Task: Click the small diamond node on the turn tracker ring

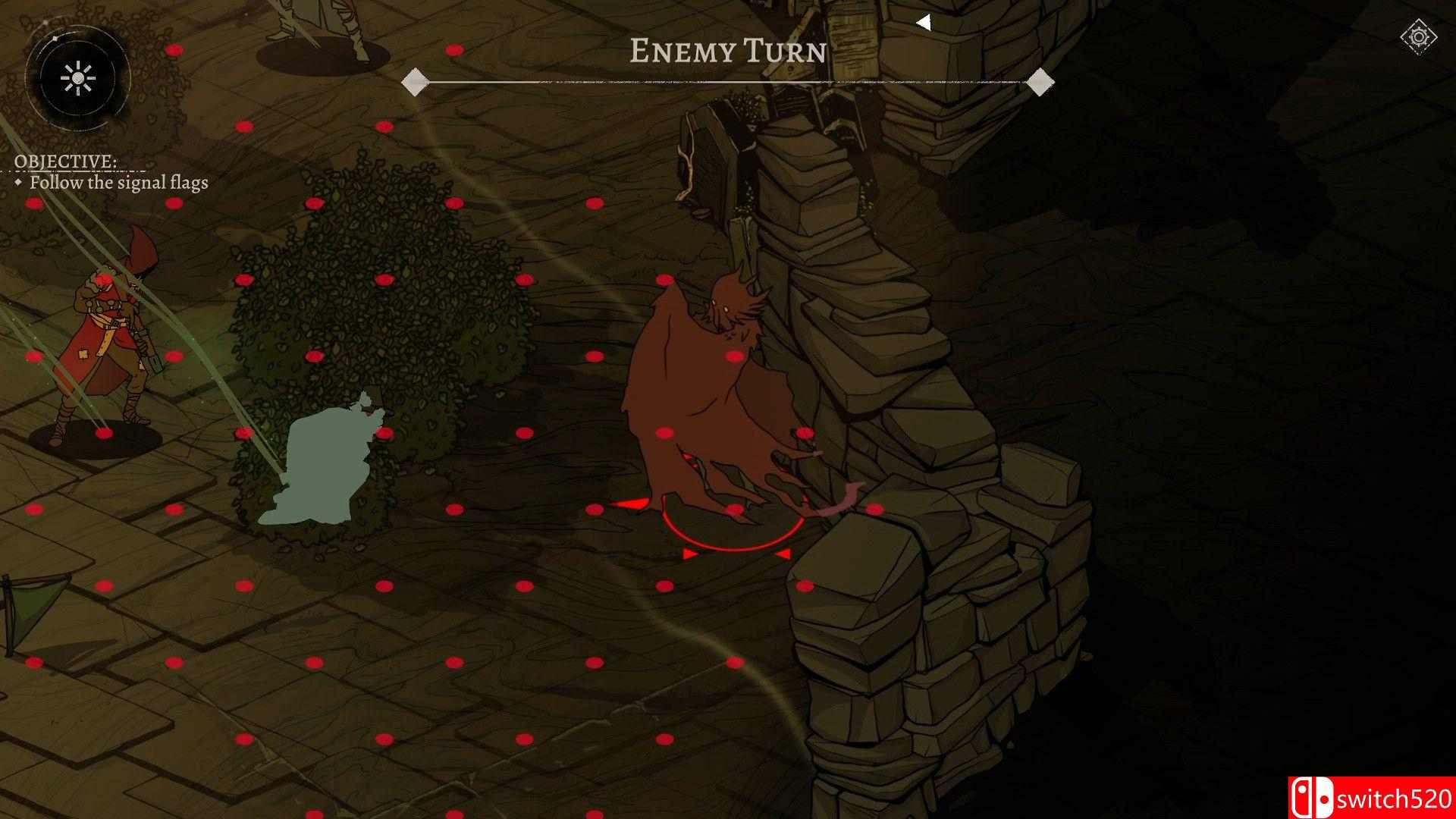Action: click(x=55, y=38)
